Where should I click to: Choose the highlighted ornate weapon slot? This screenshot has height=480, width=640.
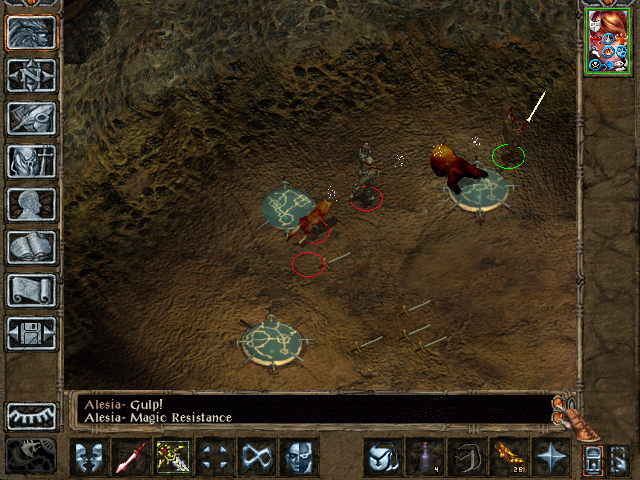(x=172, y=457)
